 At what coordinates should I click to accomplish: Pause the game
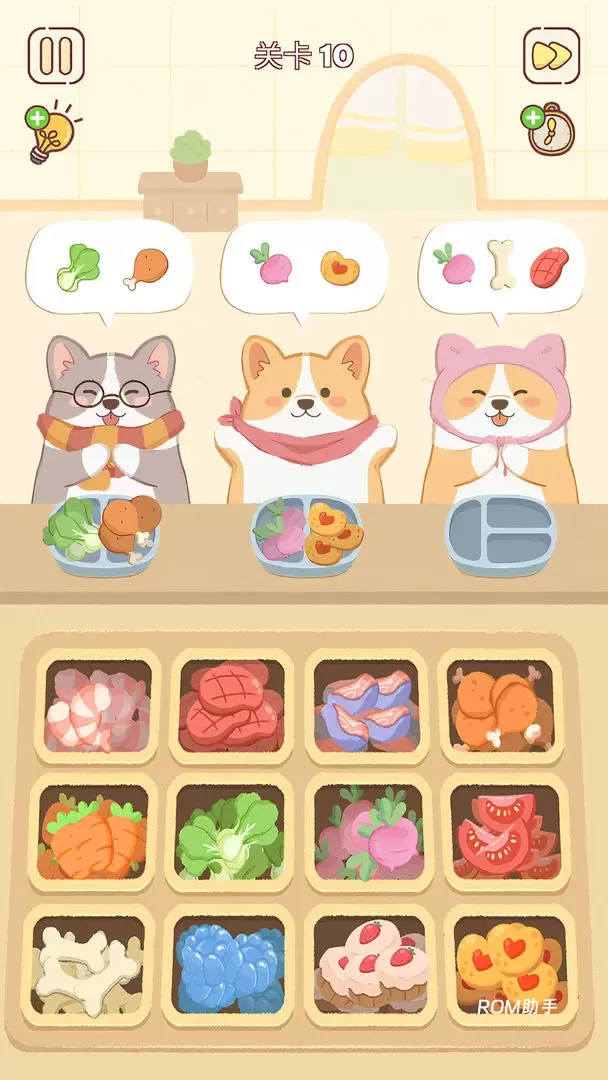(x=56, y=55)
